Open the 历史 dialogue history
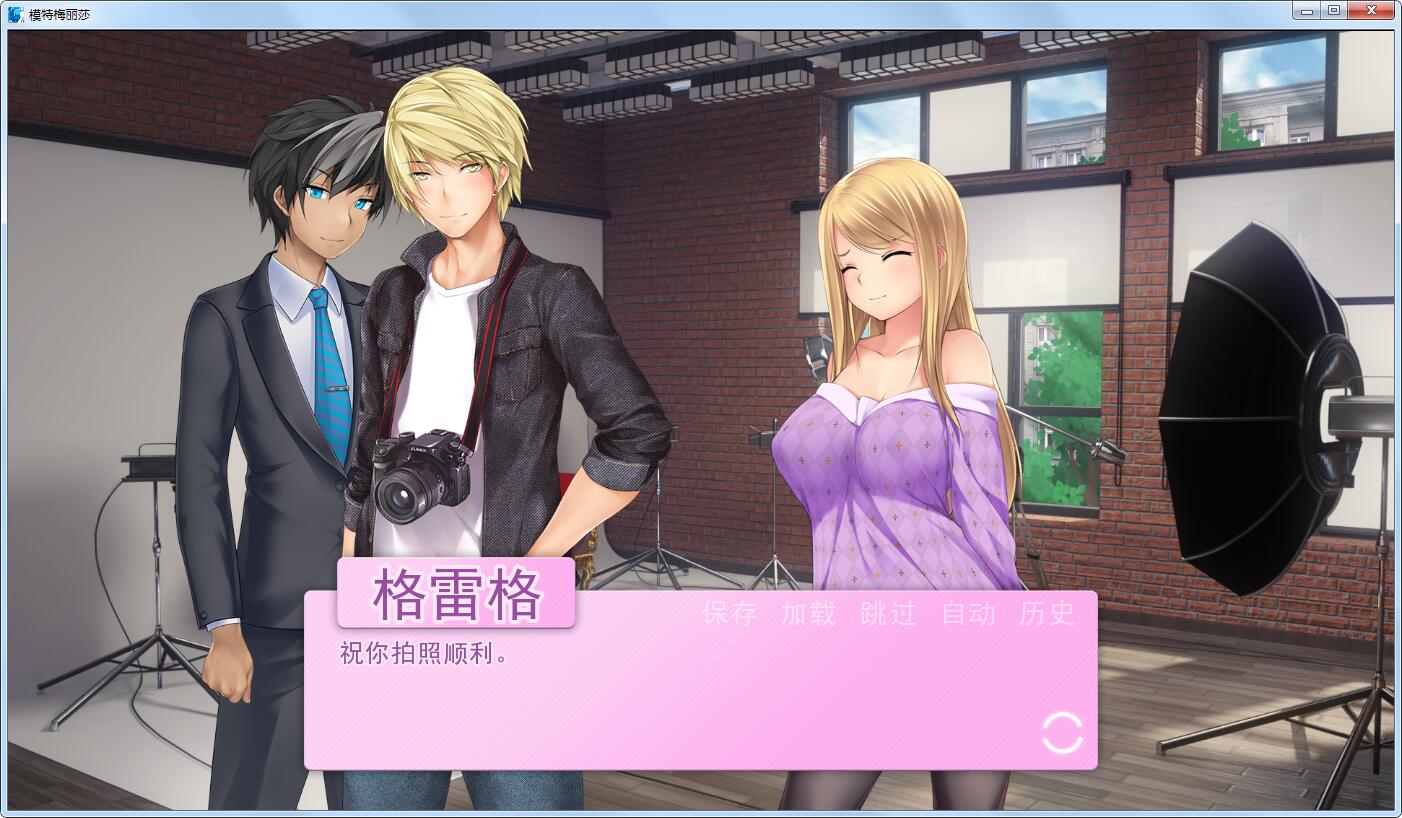Viewport: 1402px width, 818px height. 1046,615
